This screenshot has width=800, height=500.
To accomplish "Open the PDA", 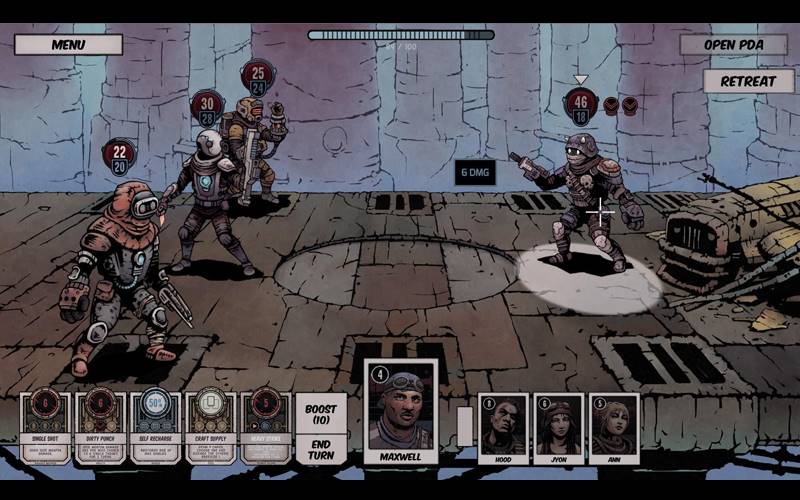I will (732, 45).
